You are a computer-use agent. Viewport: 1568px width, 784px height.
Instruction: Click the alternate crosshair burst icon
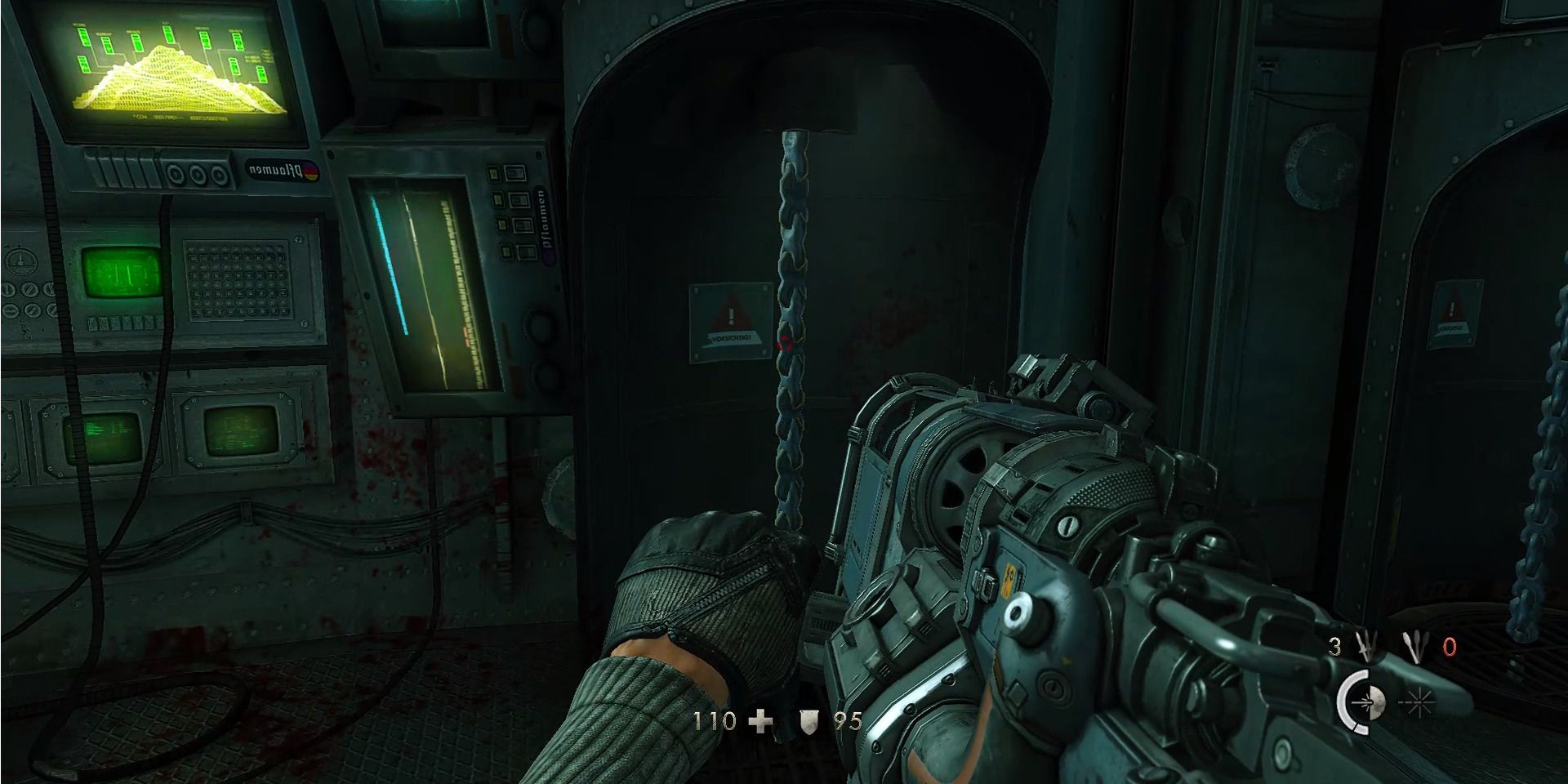pyautogui.click(x=1419, y=702)
